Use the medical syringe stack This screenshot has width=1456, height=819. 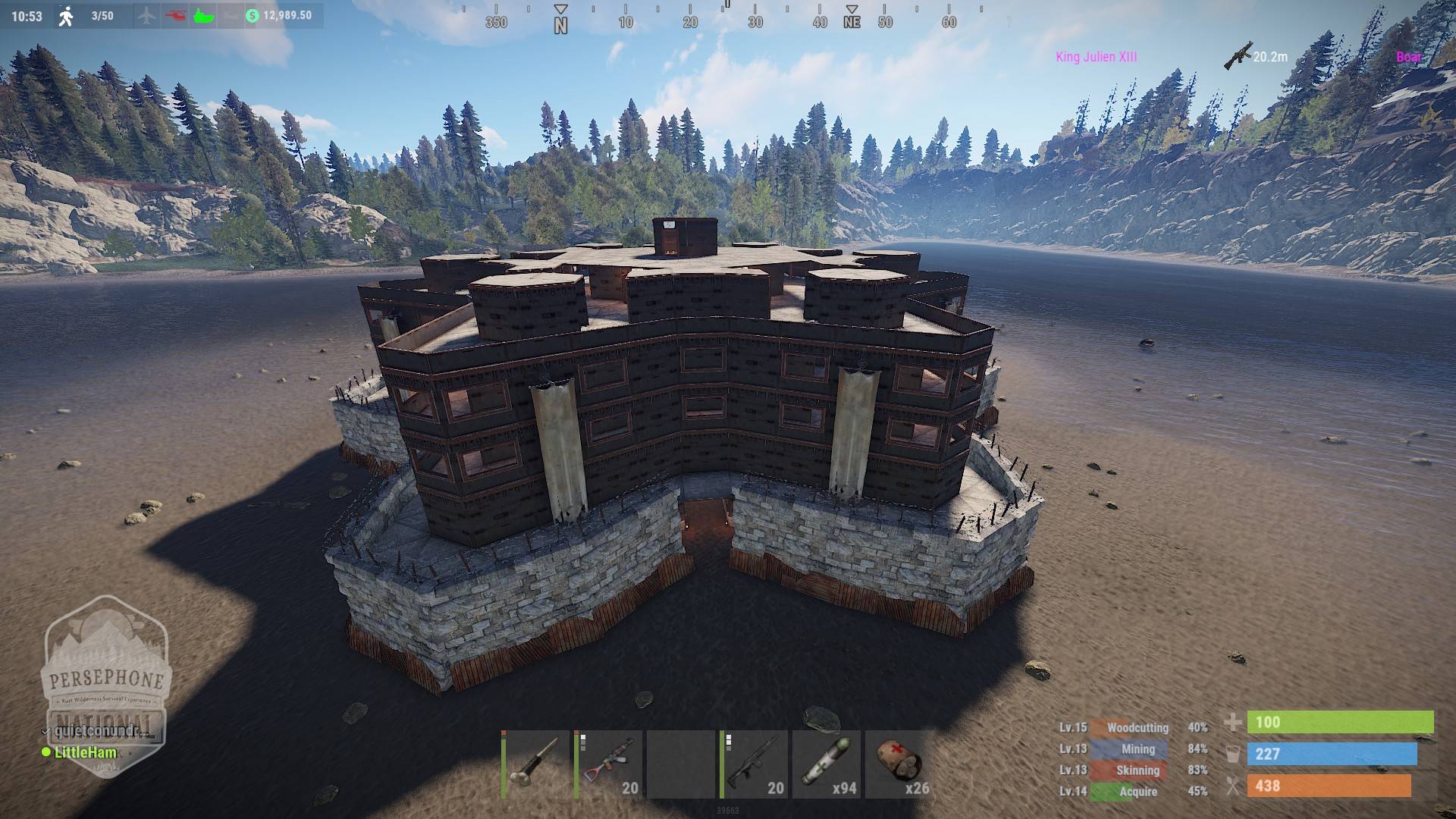tap(827, 764)
